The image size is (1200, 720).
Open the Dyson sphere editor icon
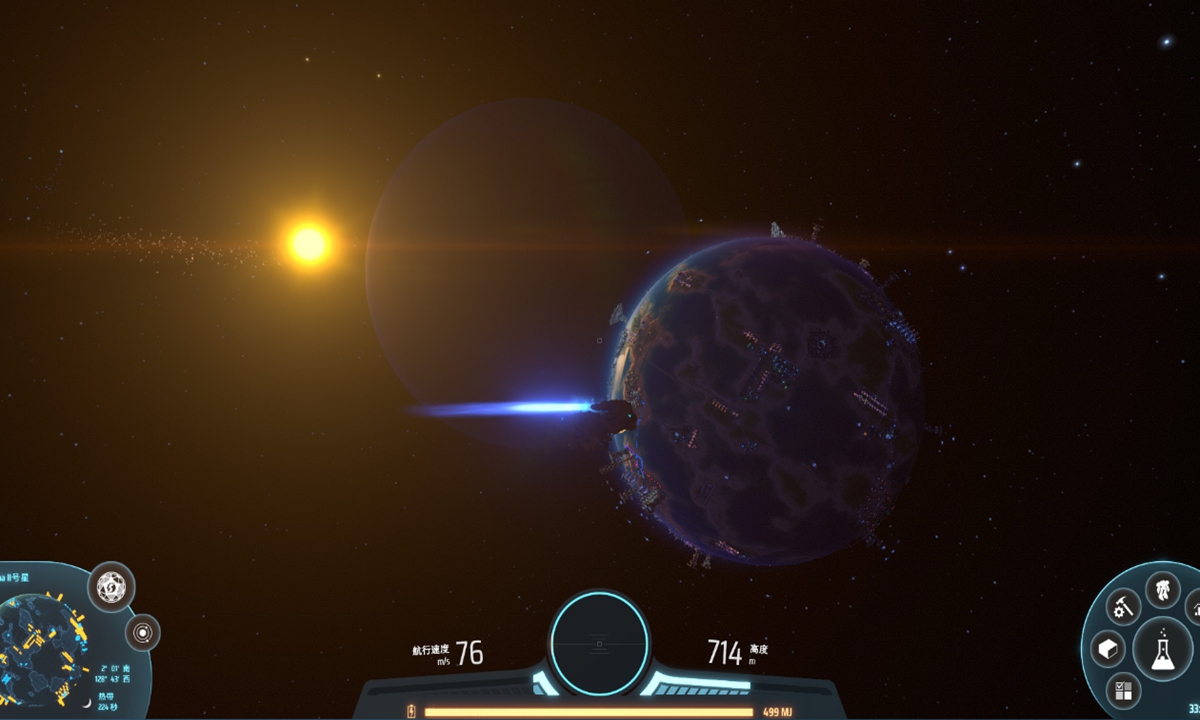pos(111,587)
